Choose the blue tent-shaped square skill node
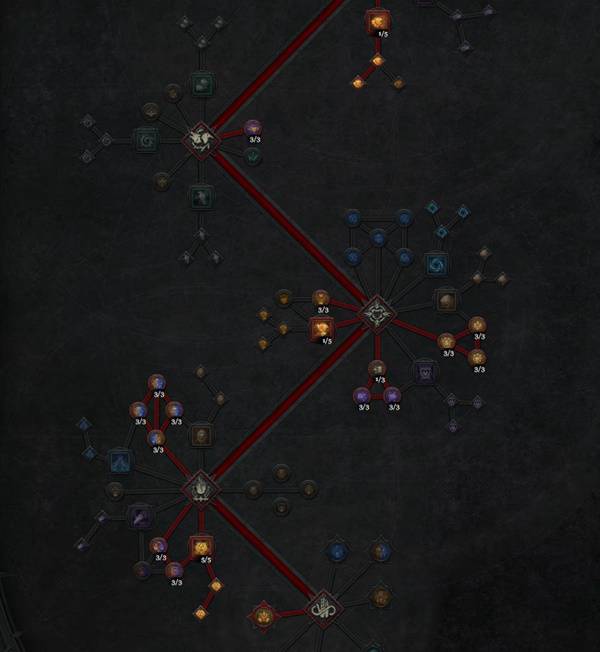600x652 pixels. click(x=119, y=461)
